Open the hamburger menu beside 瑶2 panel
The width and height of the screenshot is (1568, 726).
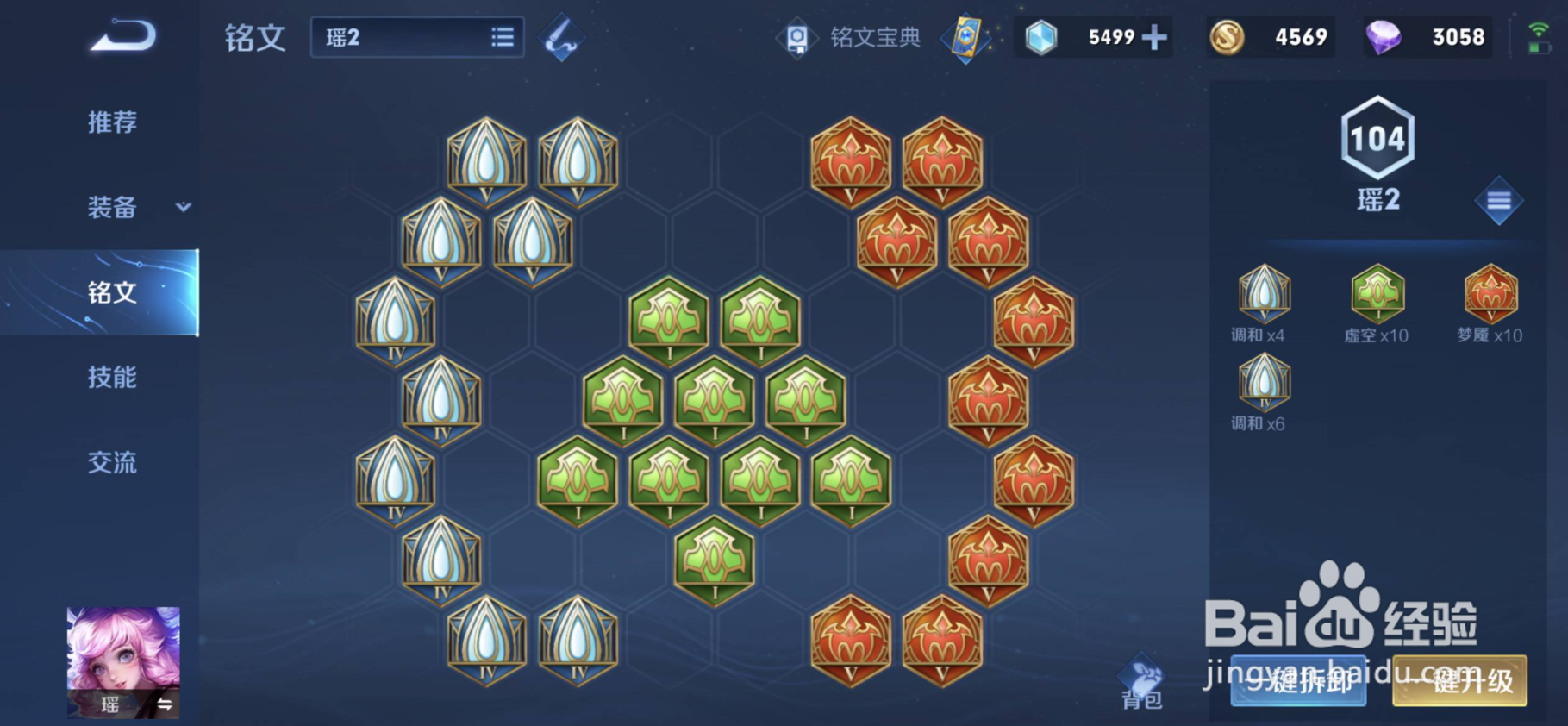click(1501, 200)
